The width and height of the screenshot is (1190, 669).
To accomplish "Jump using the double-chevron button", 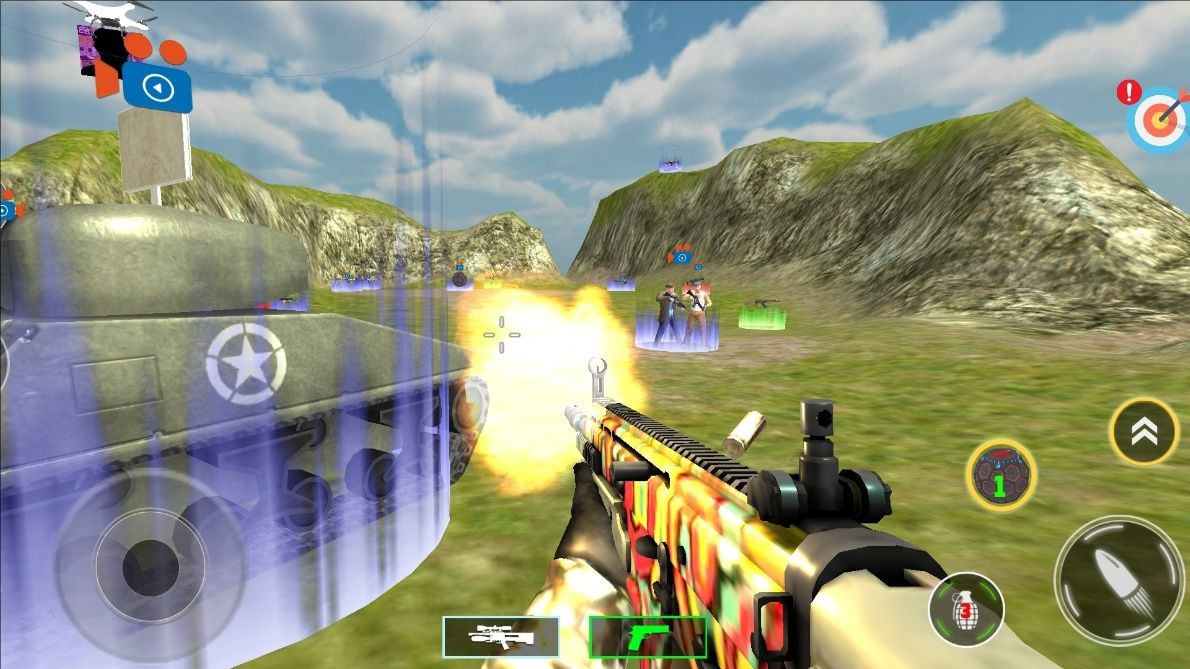I will tap(1144, 431).
